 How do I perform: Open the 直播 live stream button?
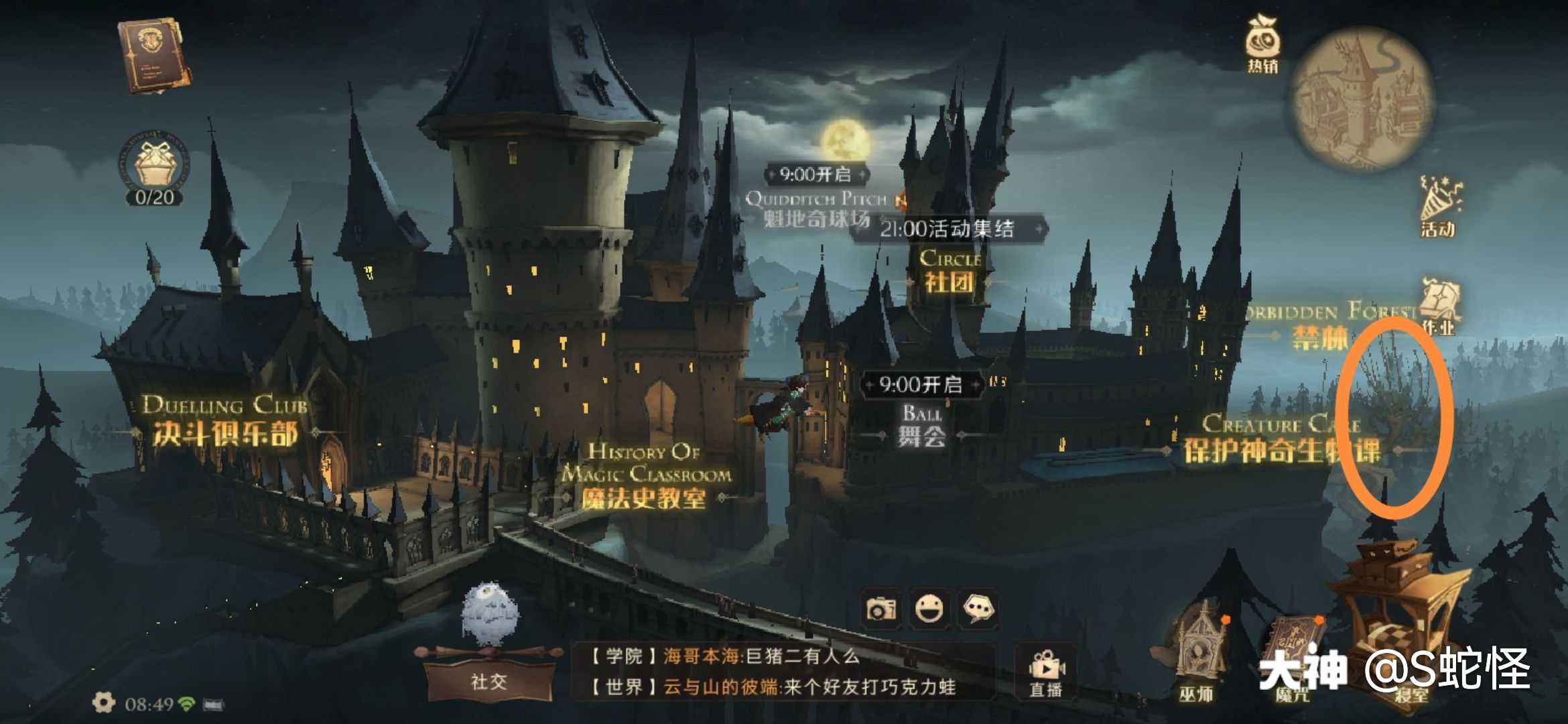click(1045, 672)
